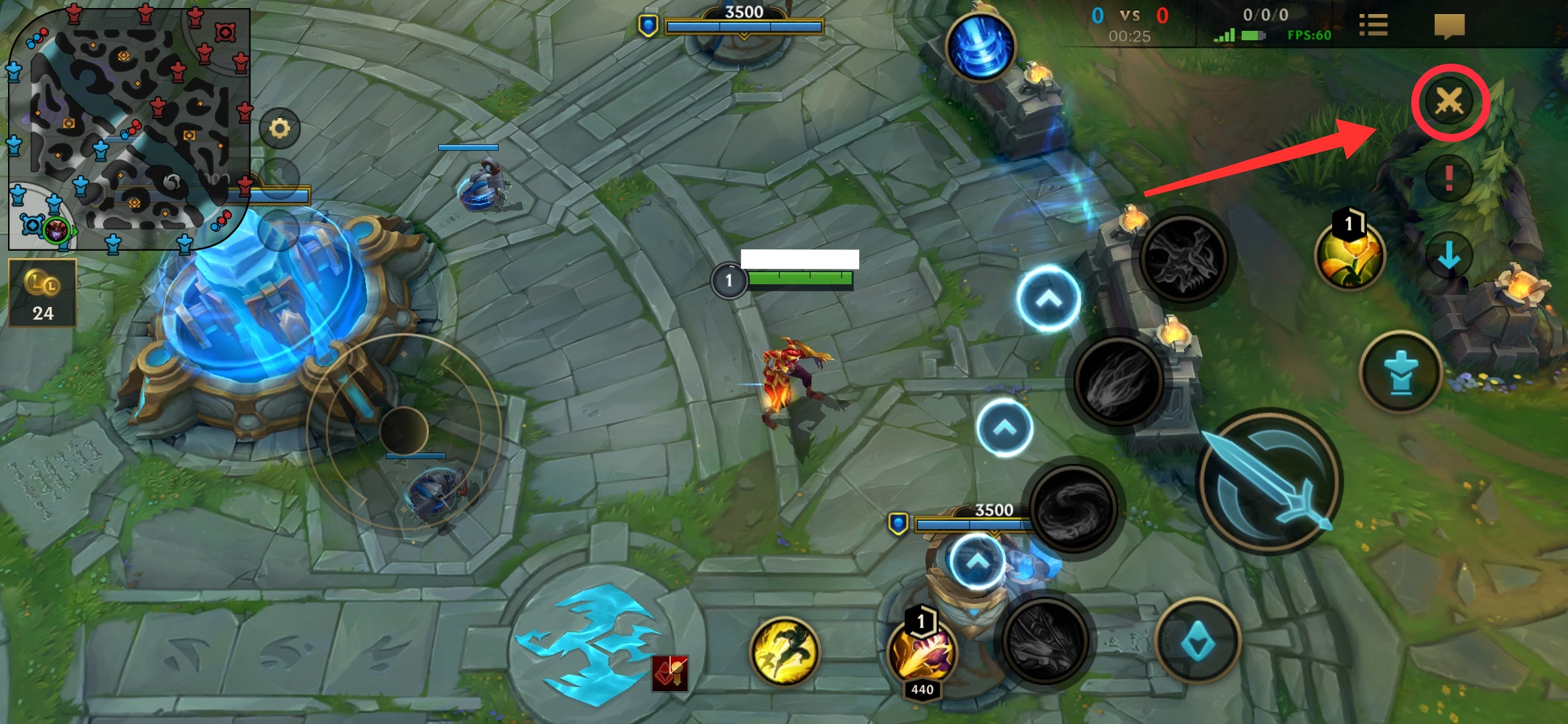
Task: Send the red exclamation danger ping
Action: (1449, 178)
